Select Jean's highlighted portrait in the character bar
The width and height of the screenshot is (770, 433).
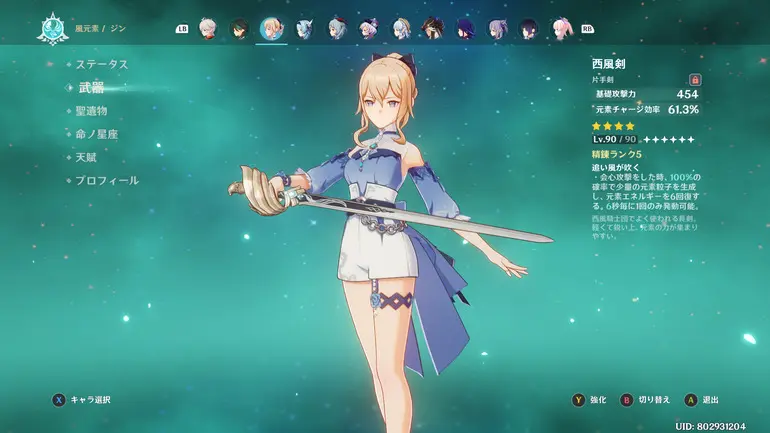pos(271,28)
